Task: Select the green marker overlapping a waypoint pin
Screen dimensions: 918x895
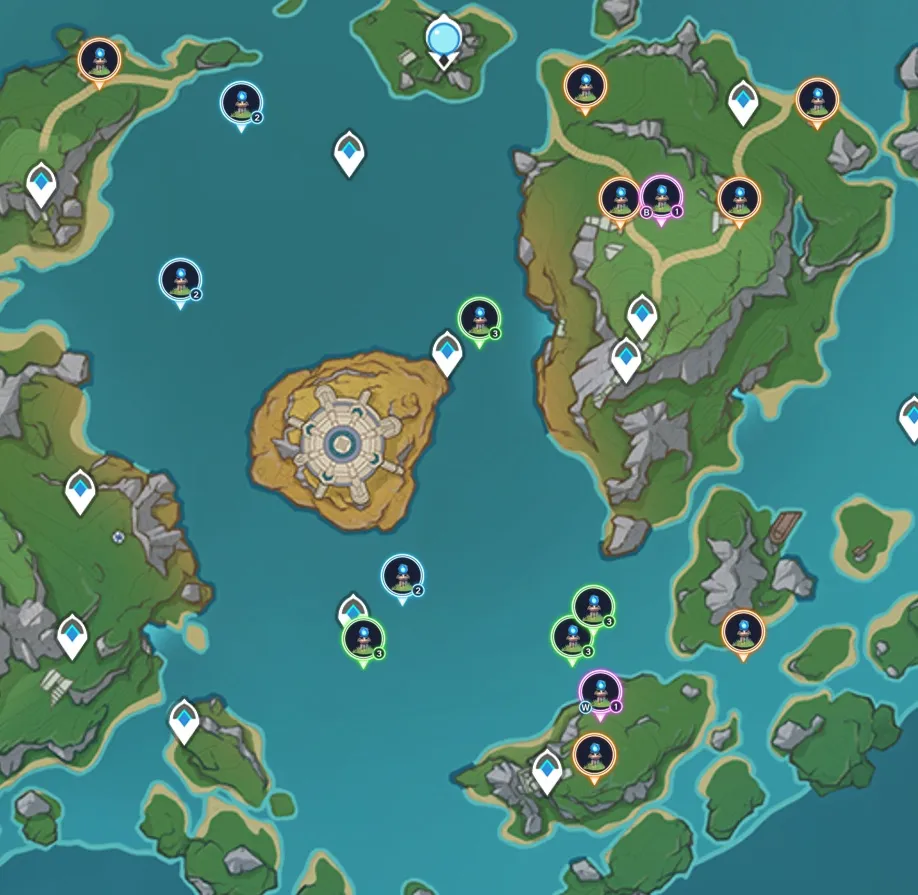Action: [x=363, y=639]
